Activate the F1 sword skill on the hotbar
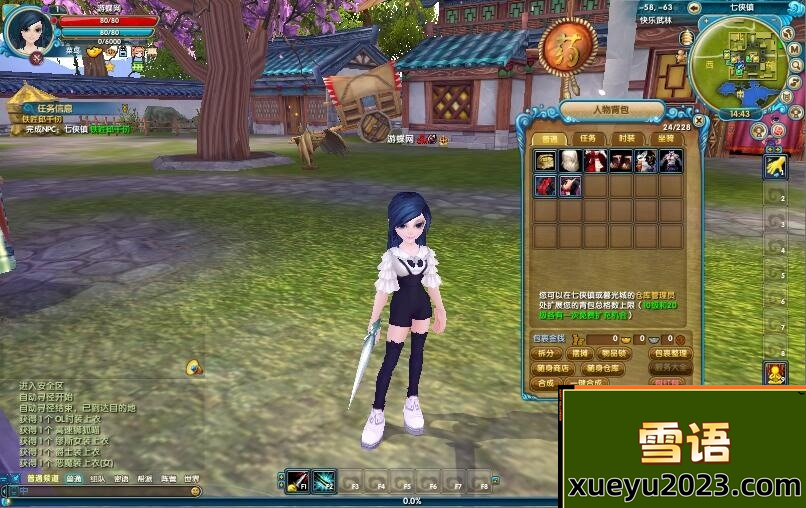Image resolution: width=806 pixels, height=508 pixels. (x=297, y=479)
